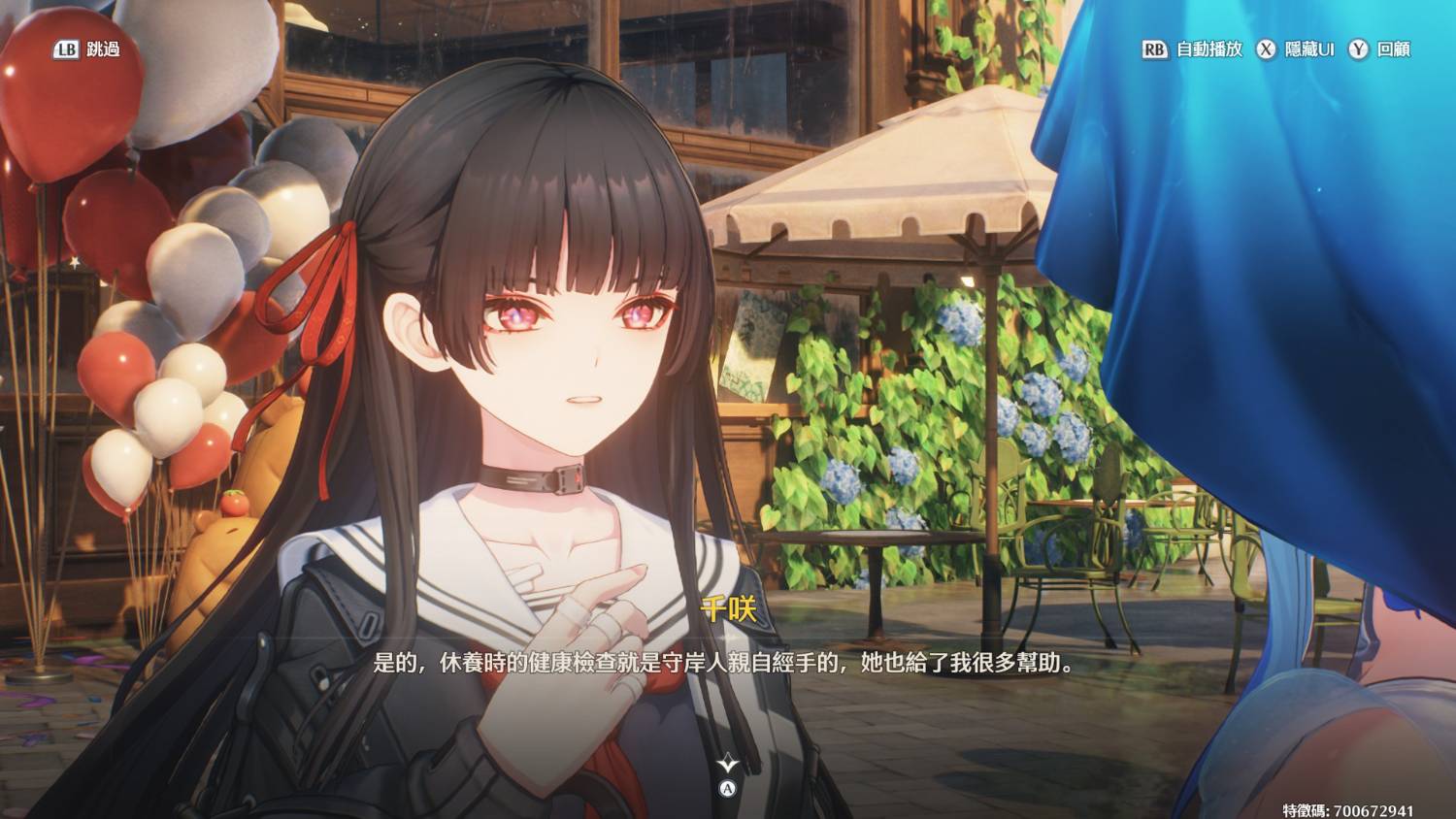
Task: Skip the cutscene with 跳過
Action: [87, 49]
